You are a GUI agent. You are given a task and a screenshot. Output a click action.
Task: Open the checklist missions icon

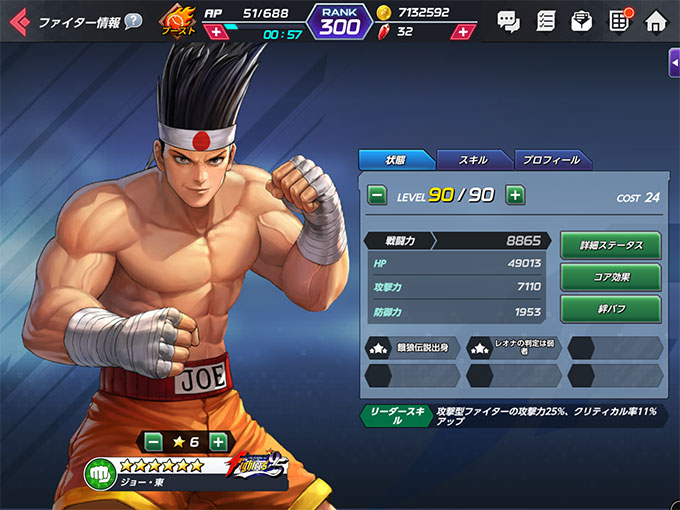[x=546, y=20]
